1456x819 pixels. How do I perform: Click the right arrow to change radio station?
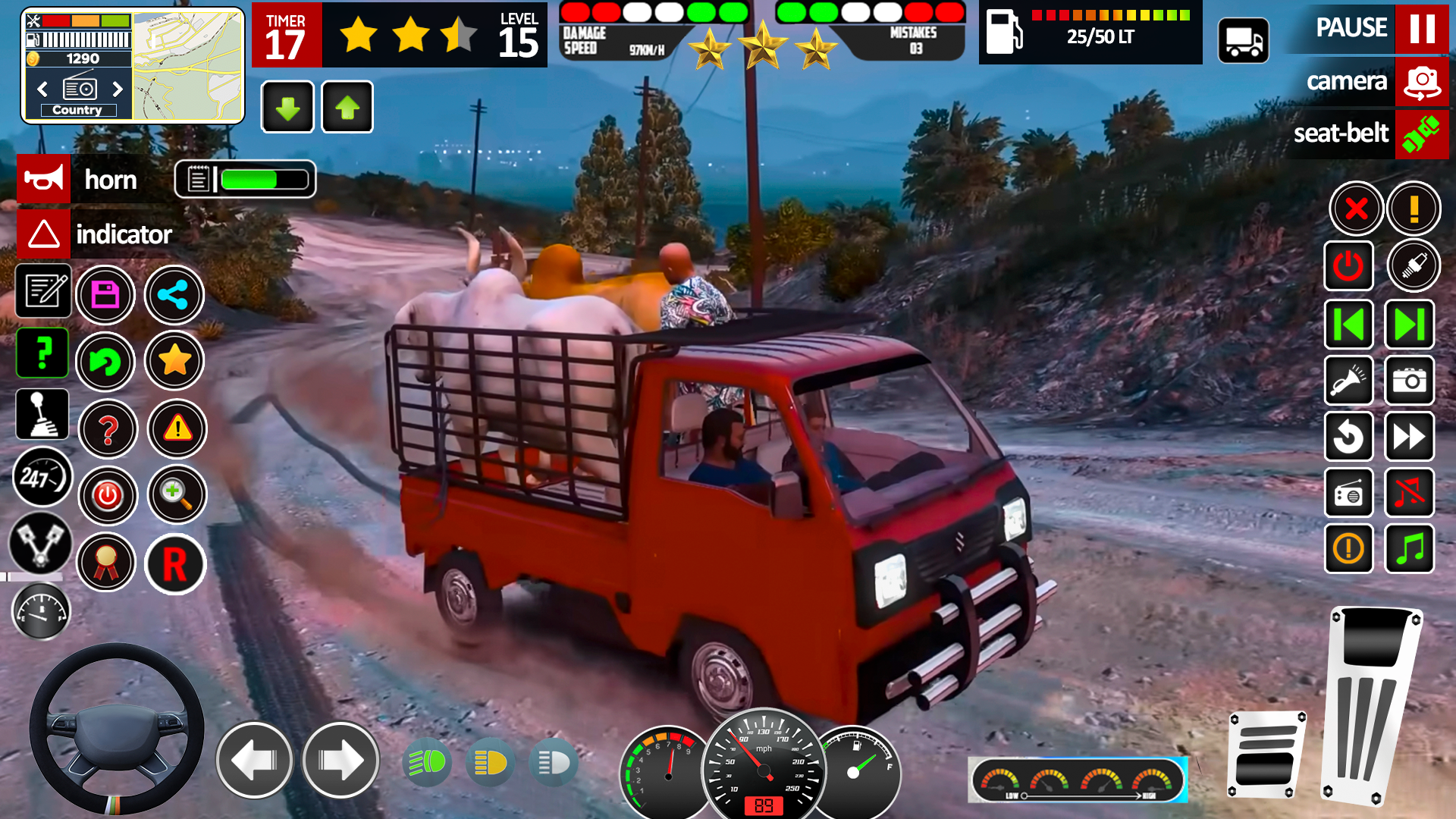pos(118,89)
